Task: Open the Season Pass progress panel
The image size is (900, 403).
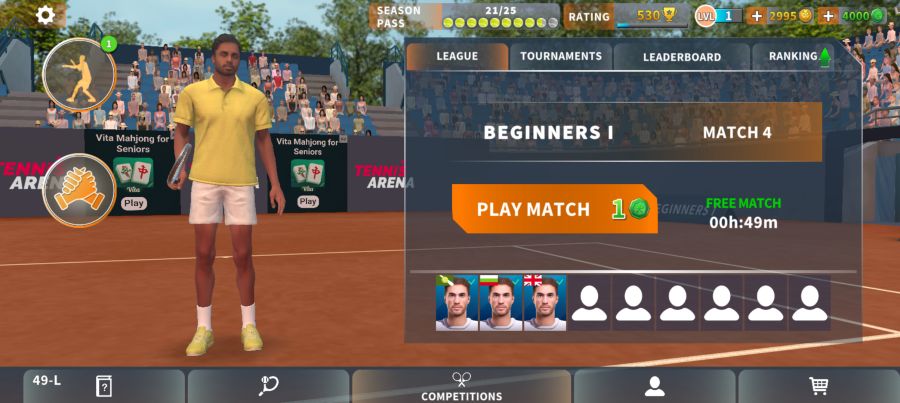Action: (466, 16)
